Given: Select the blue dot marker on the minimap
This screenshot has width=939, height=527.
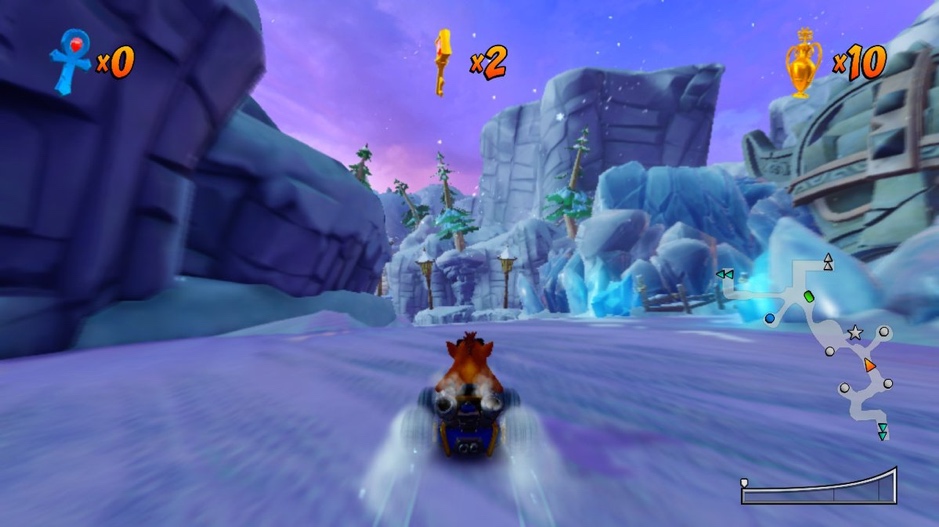Looking at the screenshot, I should pyautogui.click(x=770, y=318).
